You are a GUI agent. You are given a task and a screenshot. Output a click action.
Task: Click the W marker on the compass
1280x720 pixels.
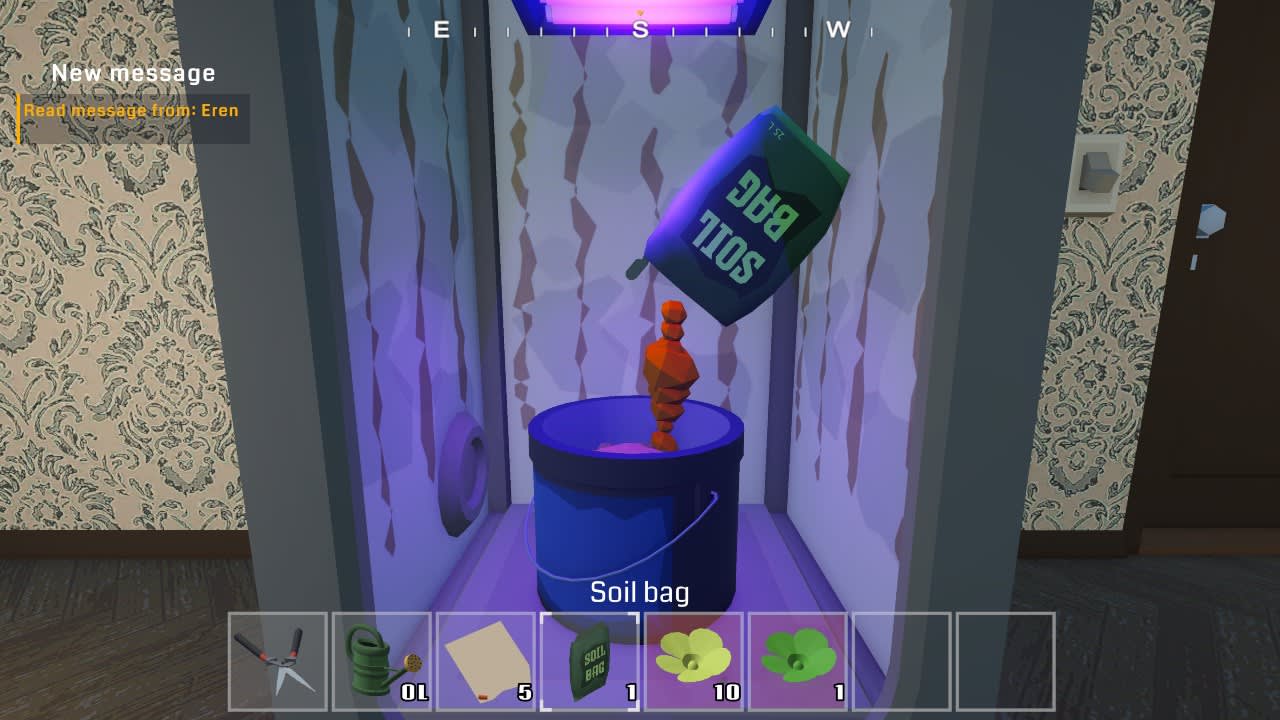click(838, 29)
